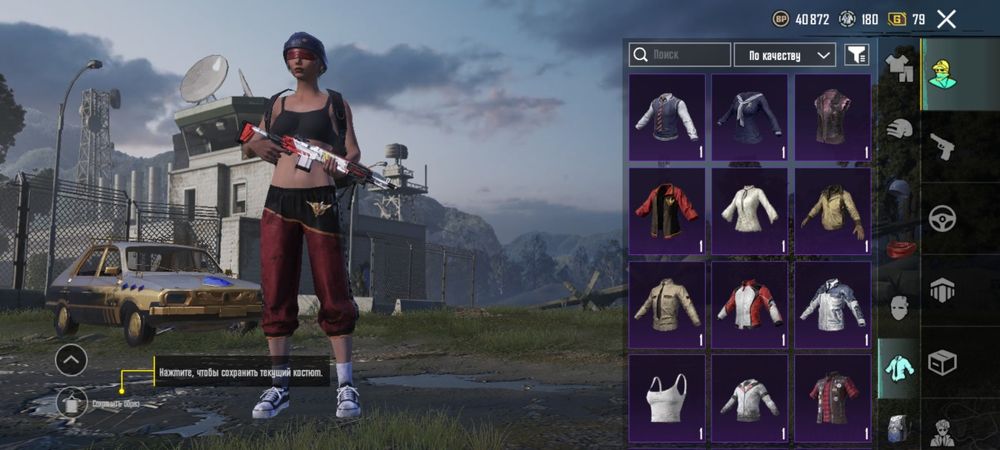This screenshot has height=450, width=1000.
Task: Select the dark sailor-collar top
Action: click(x=749, y=117)
